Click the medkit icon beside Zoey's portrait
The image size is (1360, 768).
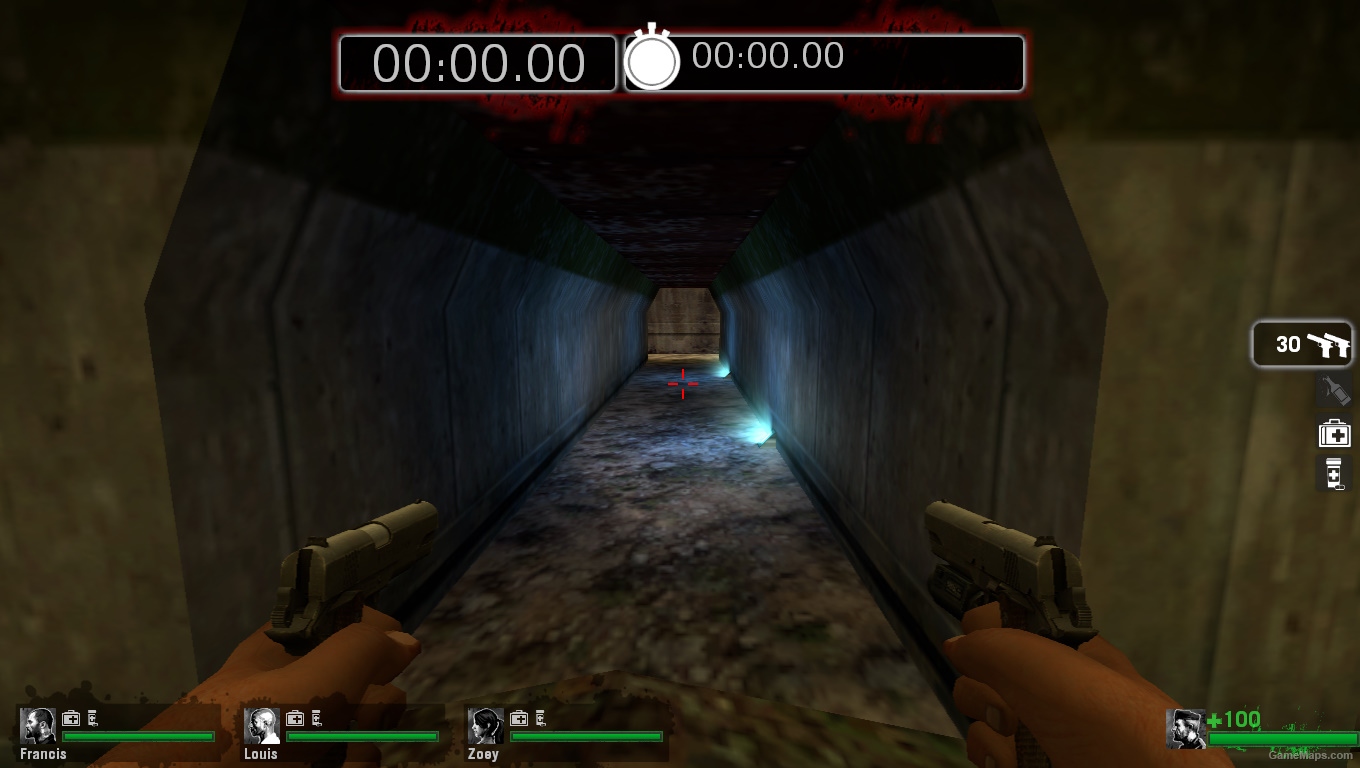[518, 718]
